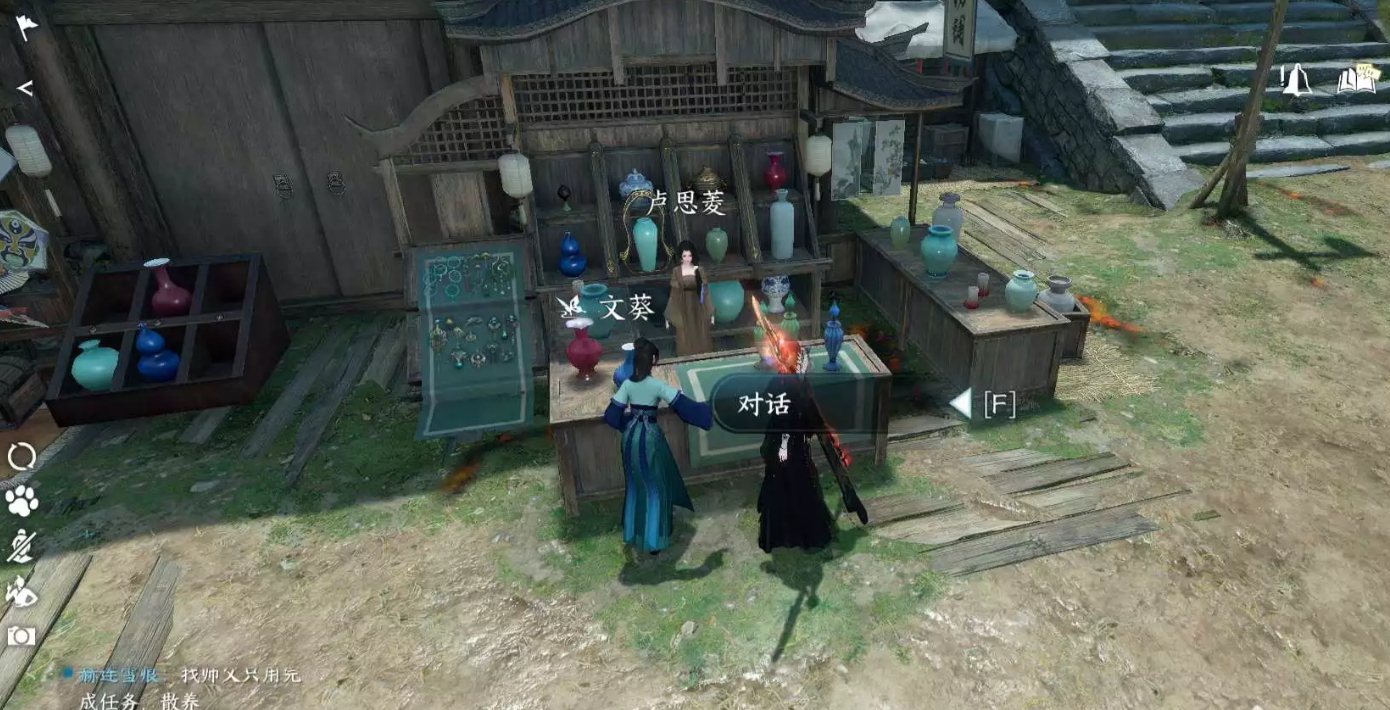Open the chat message box

point(180,687)
